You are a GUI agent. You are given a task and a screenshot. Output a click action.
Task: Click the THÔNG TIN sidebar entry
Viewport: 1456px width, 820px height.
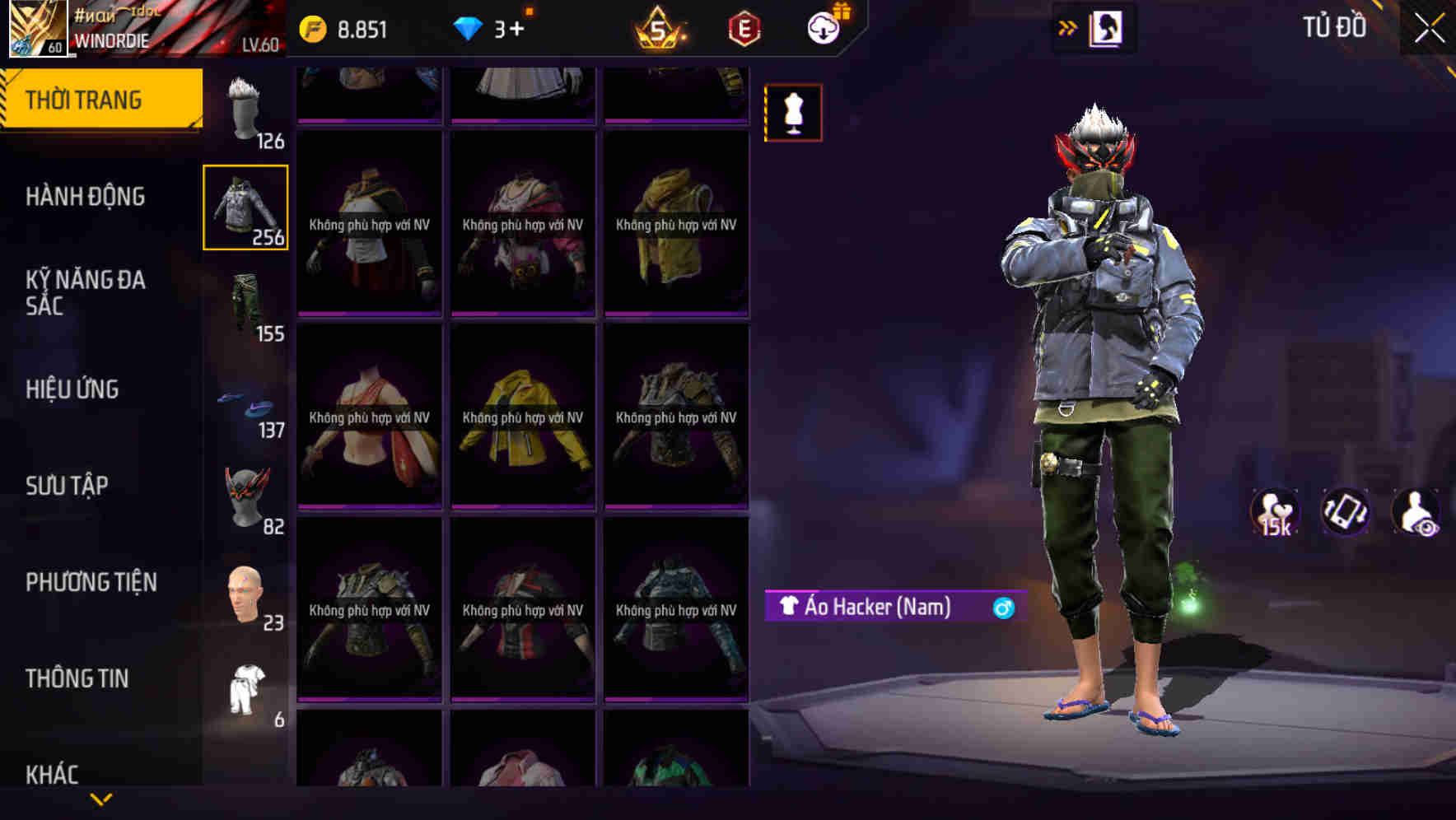[78, 678]
